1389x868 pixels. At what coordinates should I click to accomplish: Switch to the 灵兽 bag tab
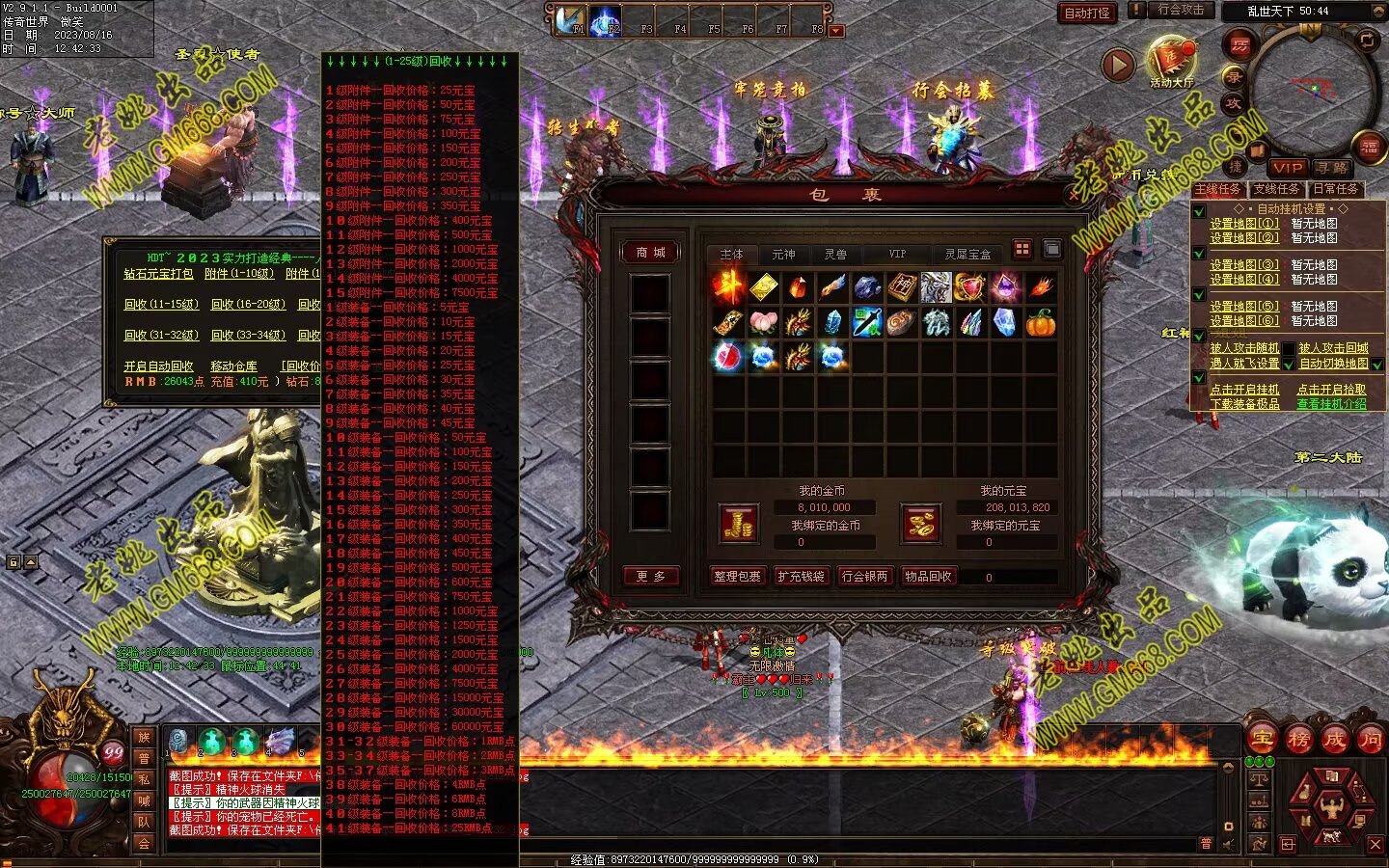click(x=835, y=255)
